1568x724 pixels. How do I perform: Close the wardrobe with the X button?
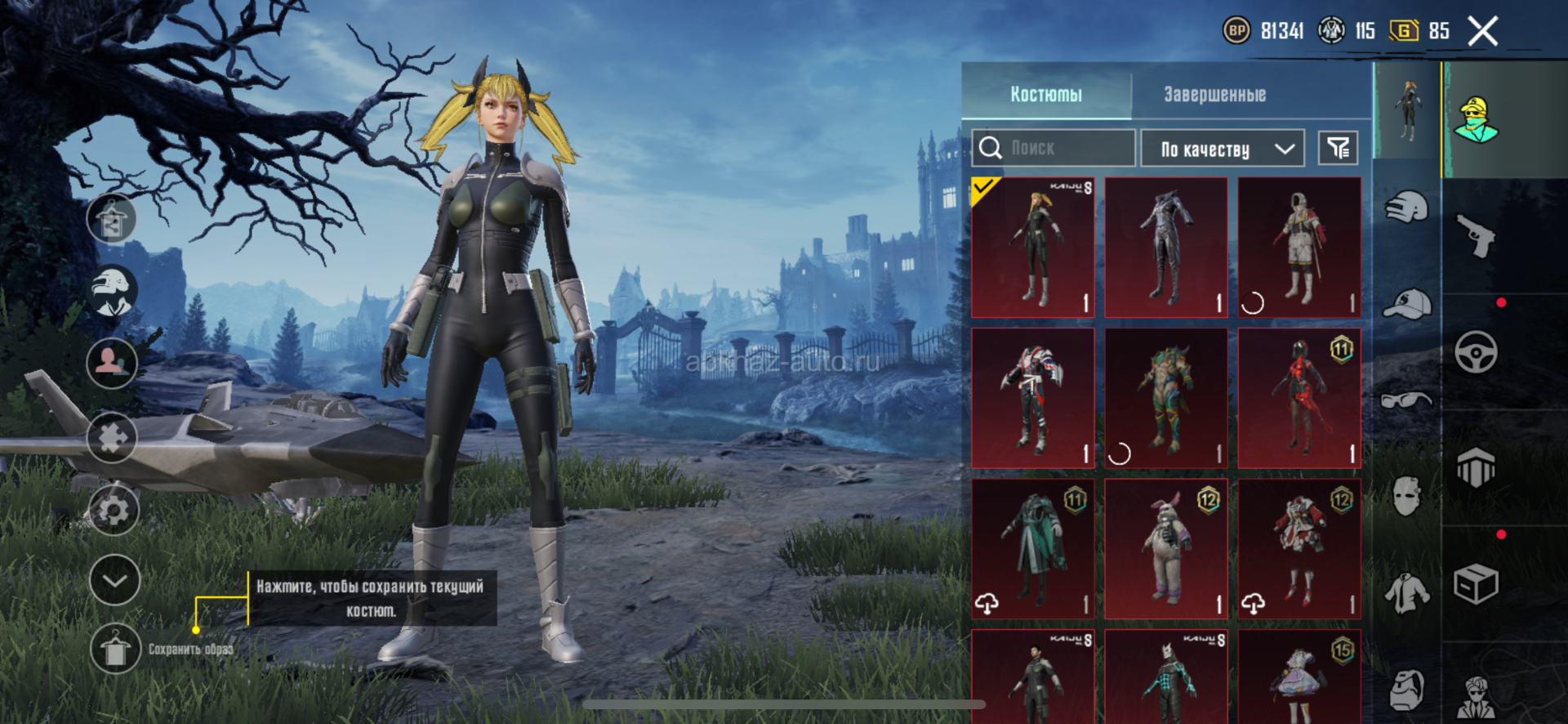[1482, 32]
